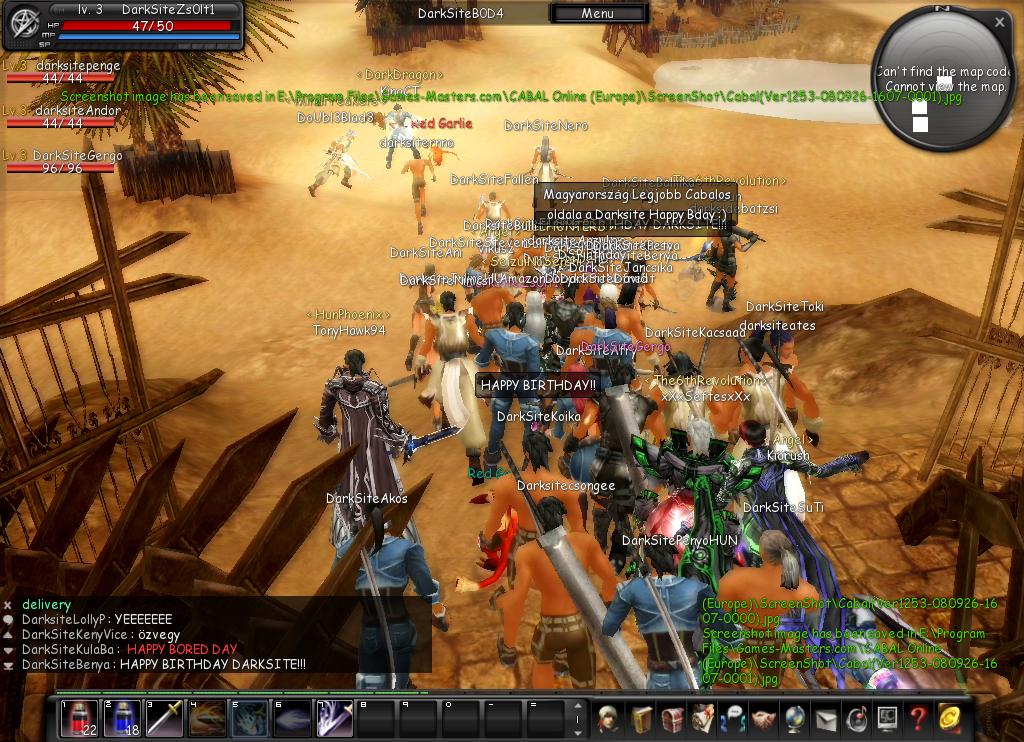Click the pentagram class emblem beside the HP bar

21,26
